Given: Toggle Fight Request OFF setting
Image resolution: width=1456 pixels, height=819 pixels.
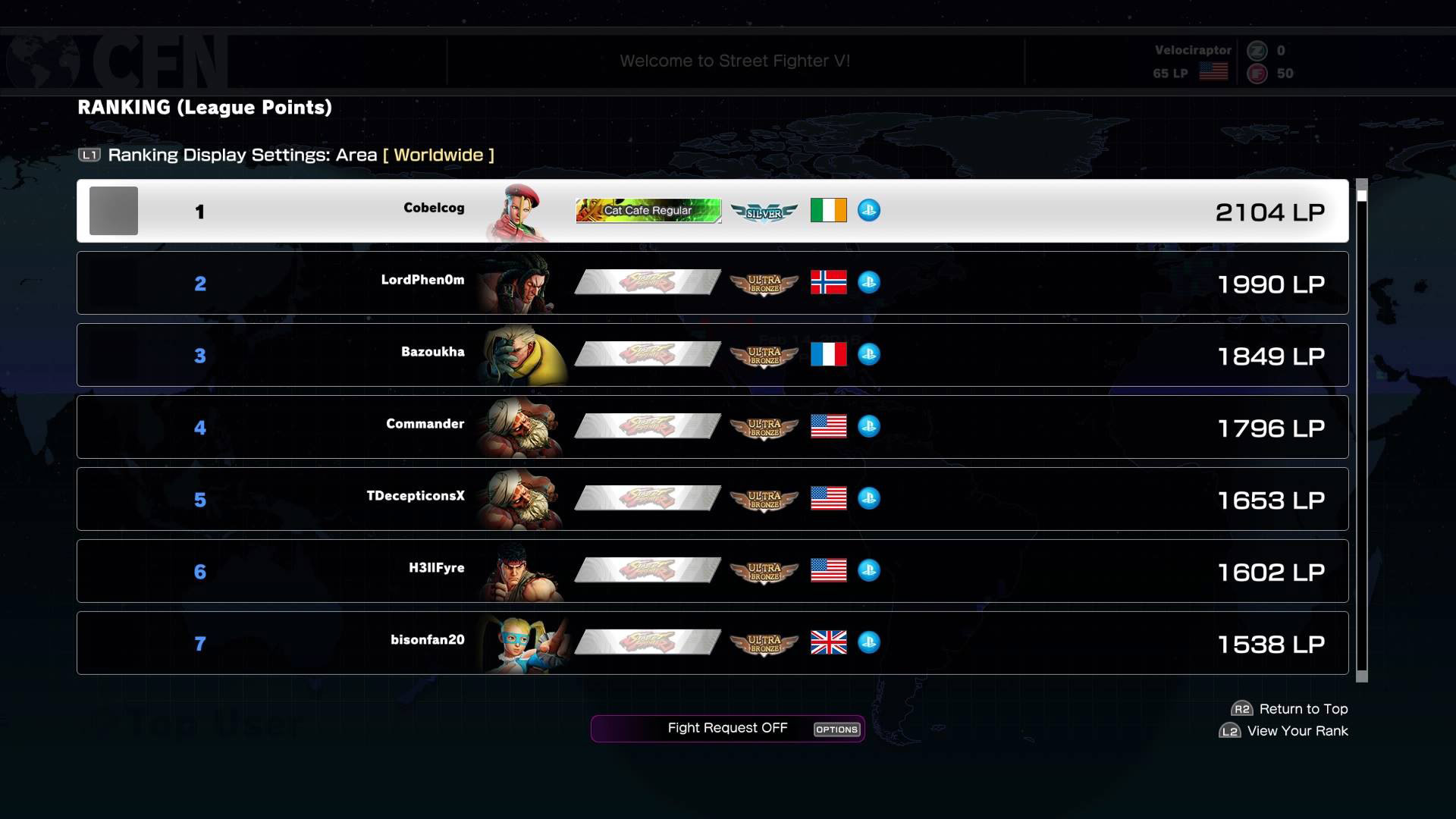Looking at the screenshot, I should click(x=726, y=727).
